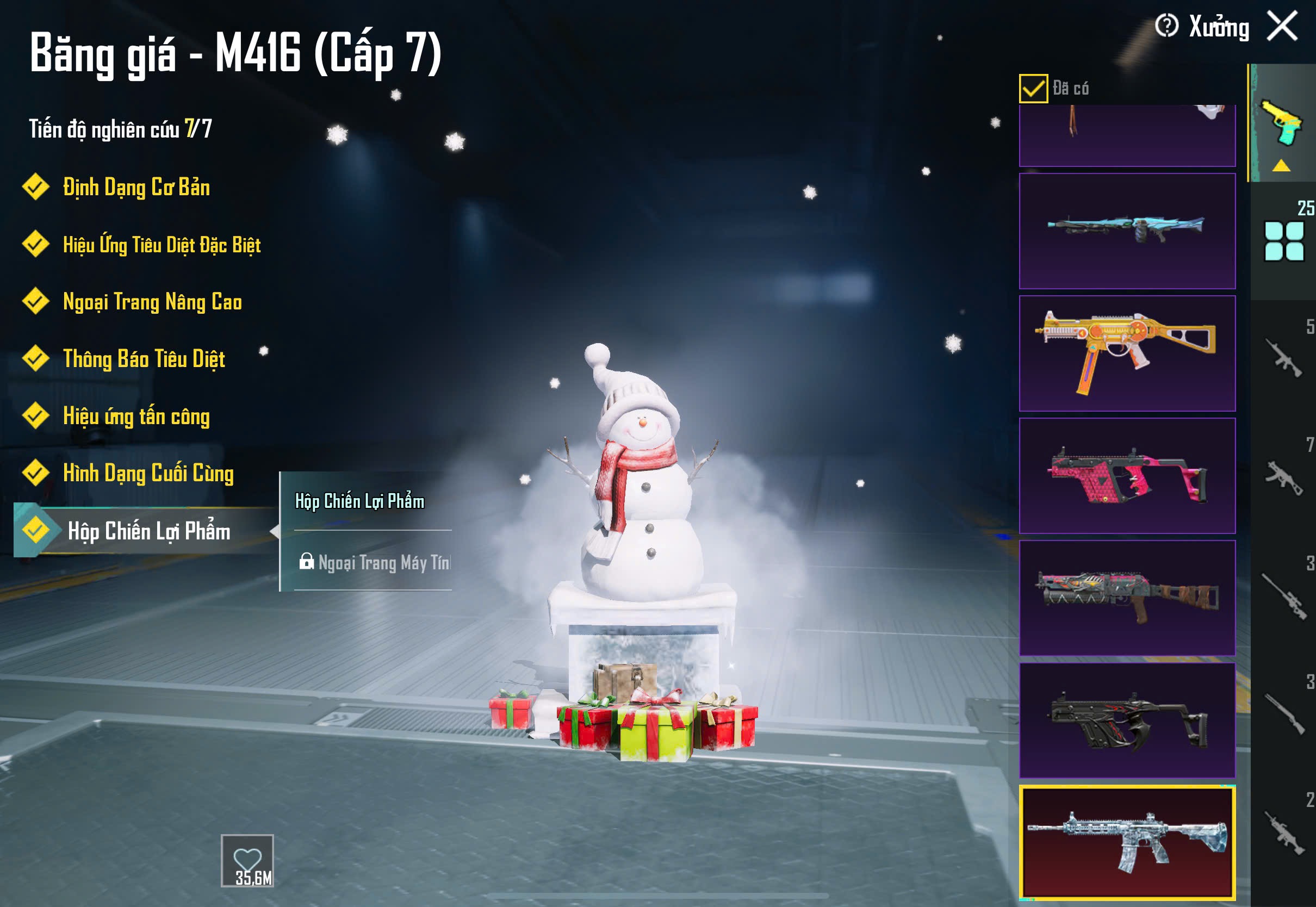Select locked Ngoại Trang Máy Tính option
Screen dimensions: 1316x907
pos(375,563)
